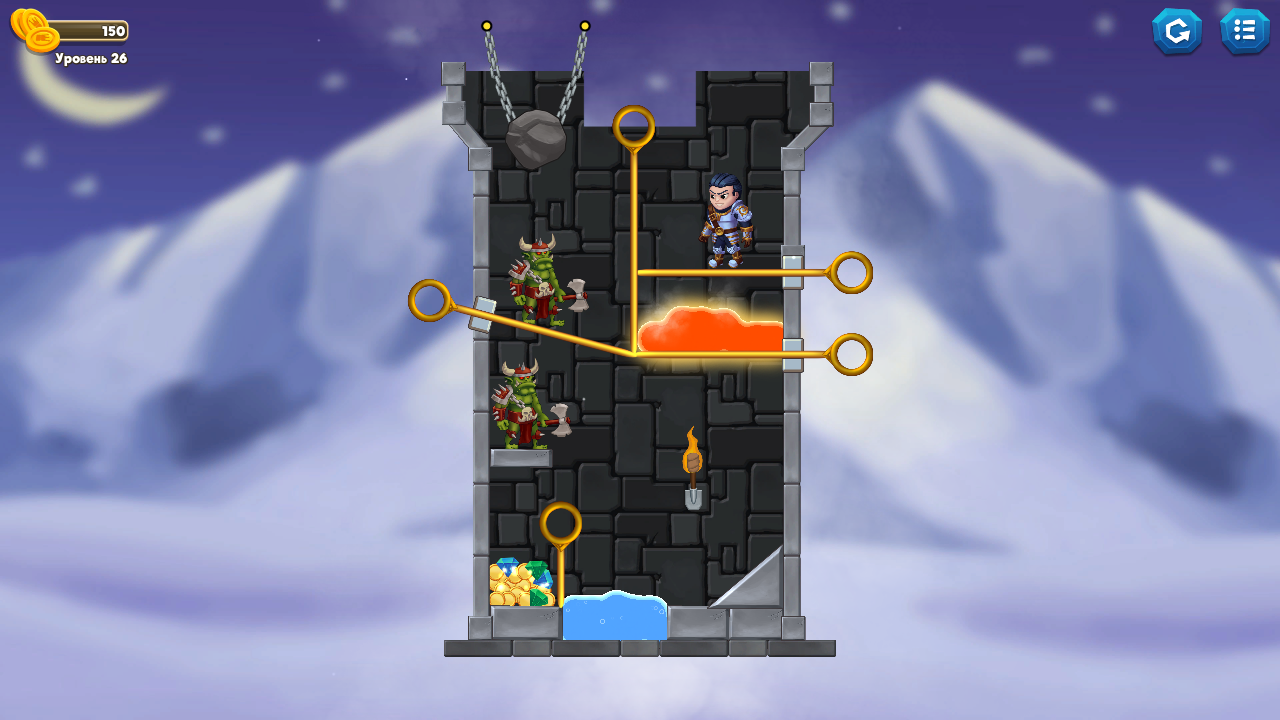
Task: Tap the hanging boulder on chains
Action: pos(537,138)
